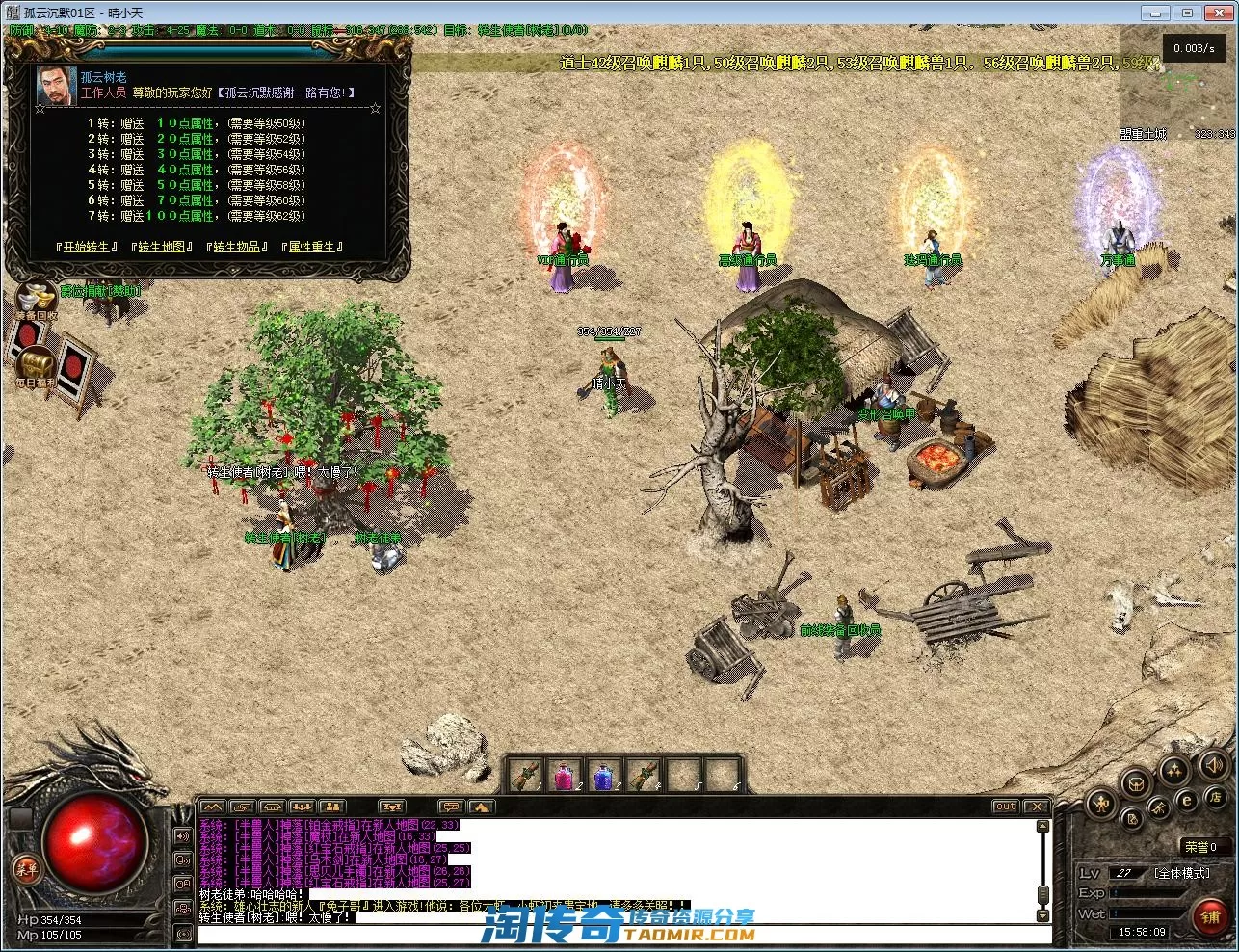Open the 每日福利 treasure chest icon
This screenshot has width=1239, height=952.
pyautogui.click(x=37, y=364)
